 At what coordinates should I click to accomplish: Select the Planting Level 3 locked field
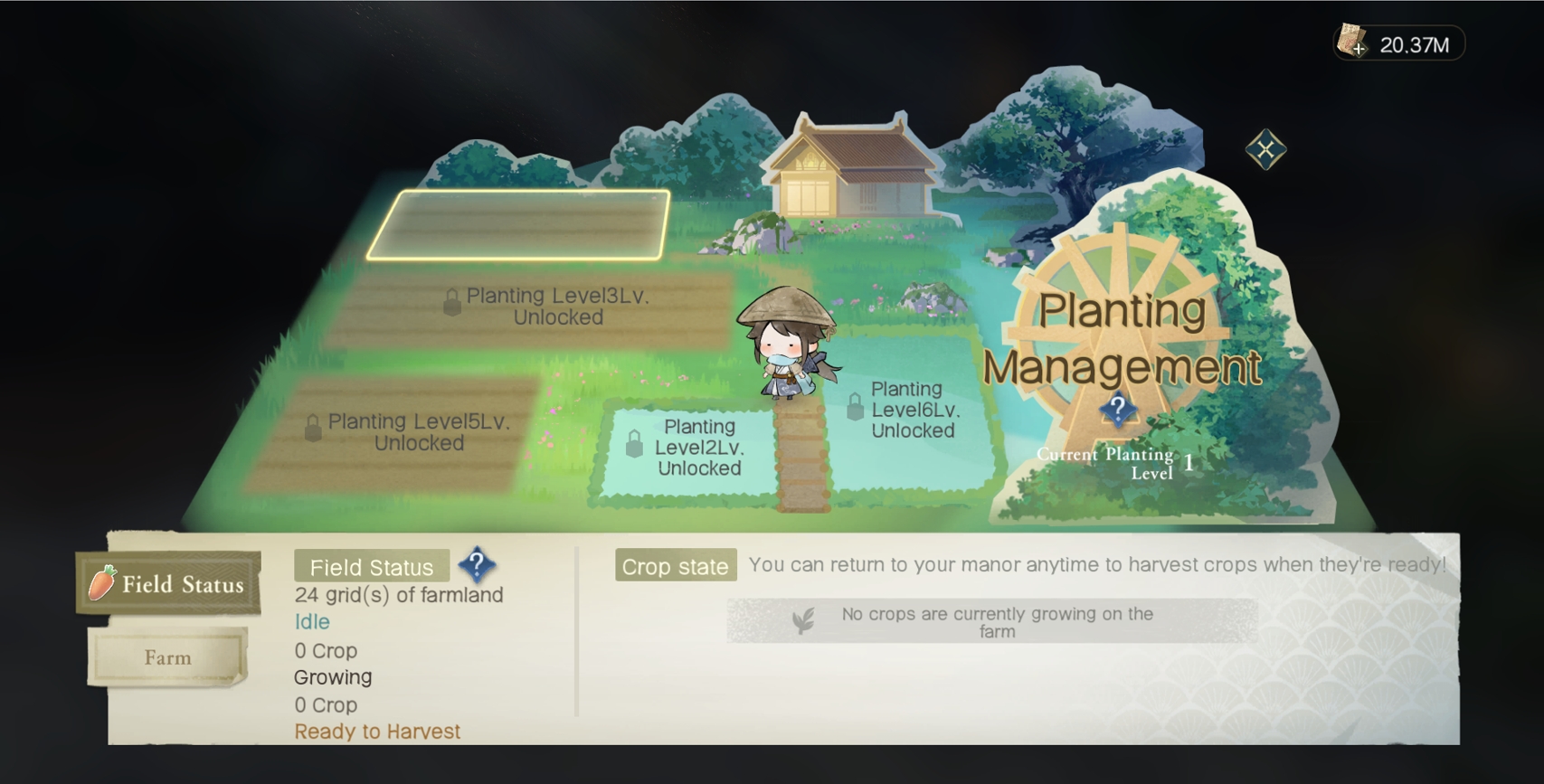[534, 308]
